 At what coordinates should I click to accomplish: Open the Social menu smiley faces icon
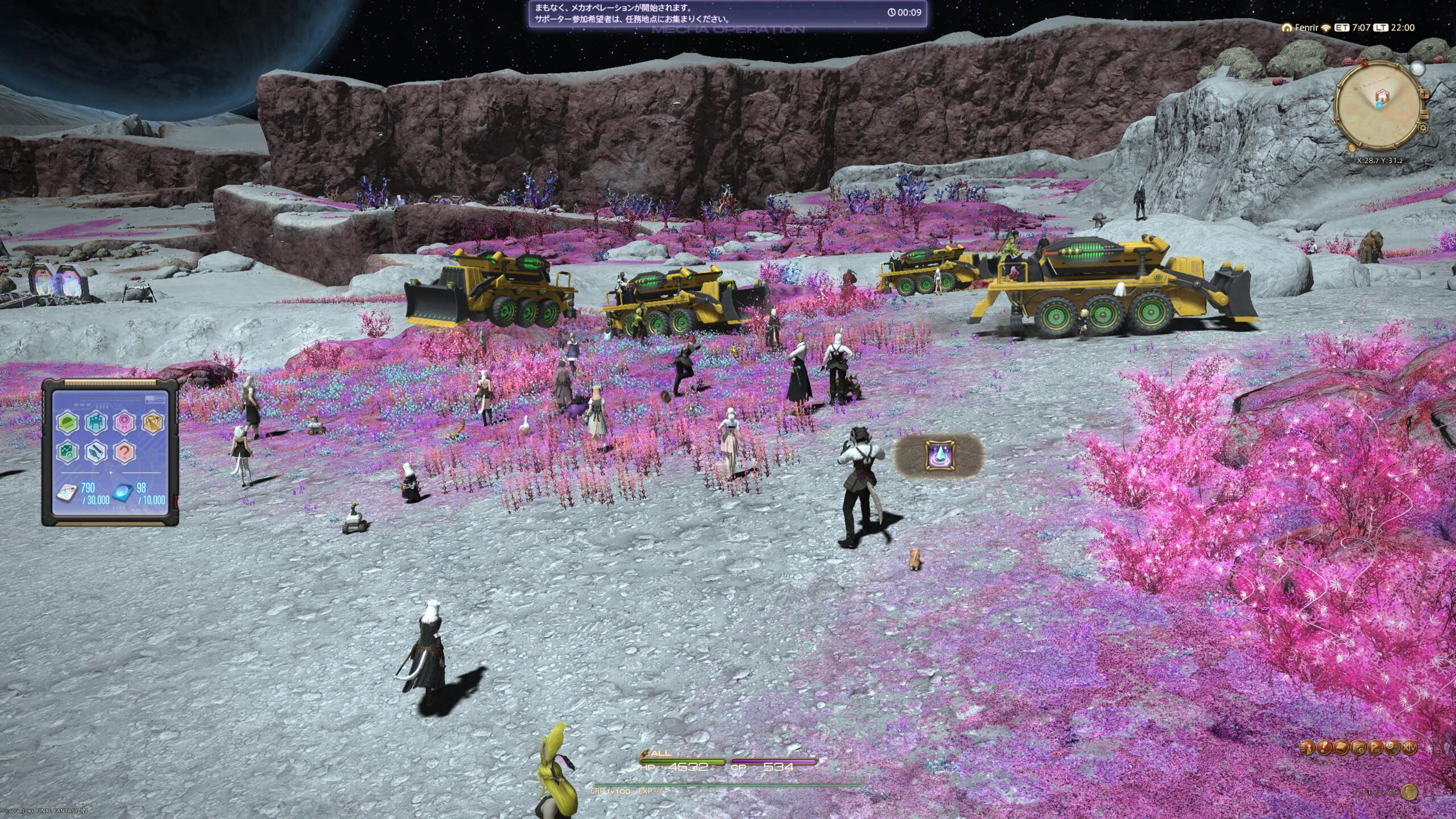(x=1392, y=747)
